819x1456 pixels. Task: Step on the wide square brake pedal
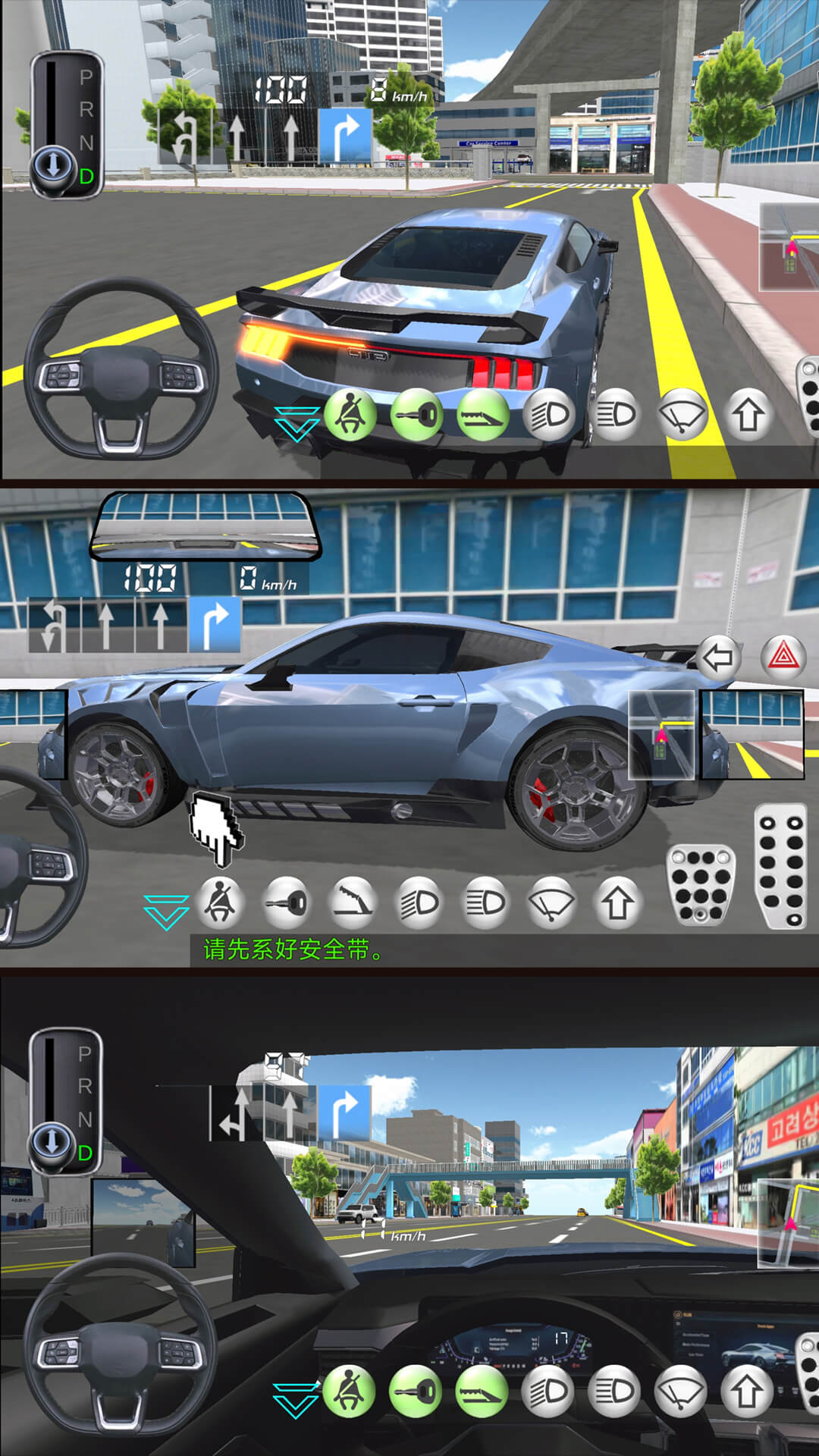coord(700,884)
